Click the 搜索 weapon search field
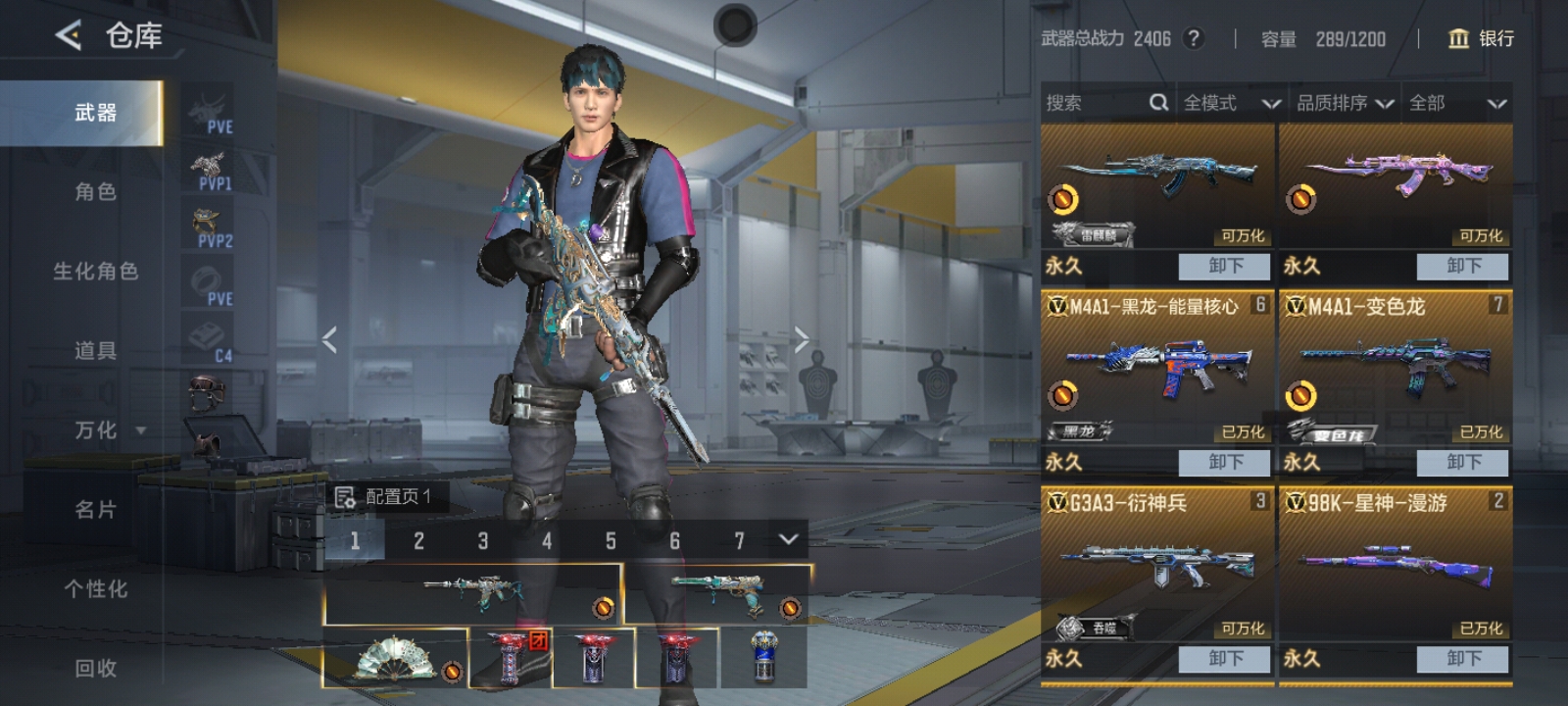 coord(1098,103)
